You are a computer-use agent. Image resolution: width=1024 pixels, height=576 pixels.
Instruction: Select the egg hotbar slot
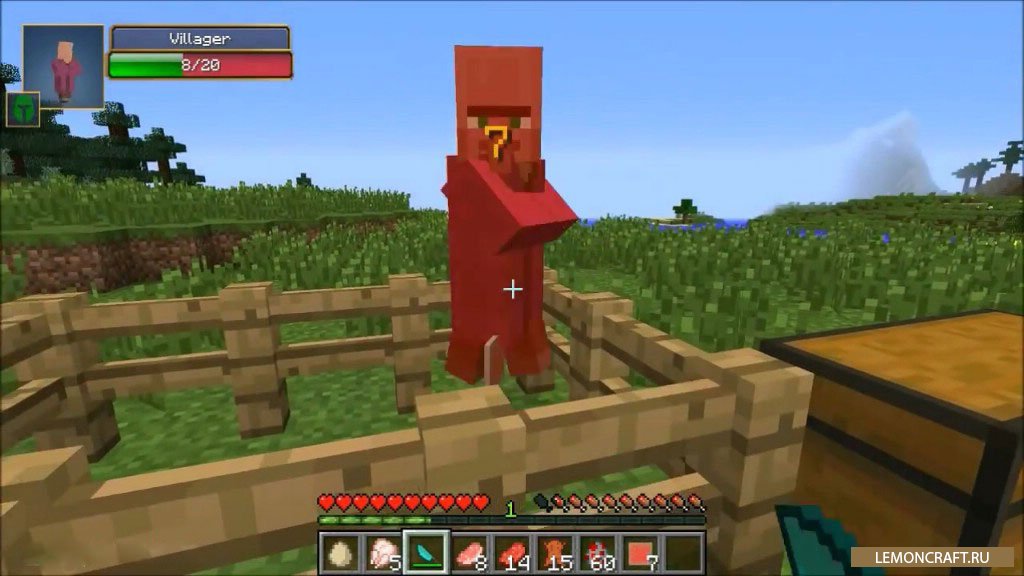(x=341, y=553)
